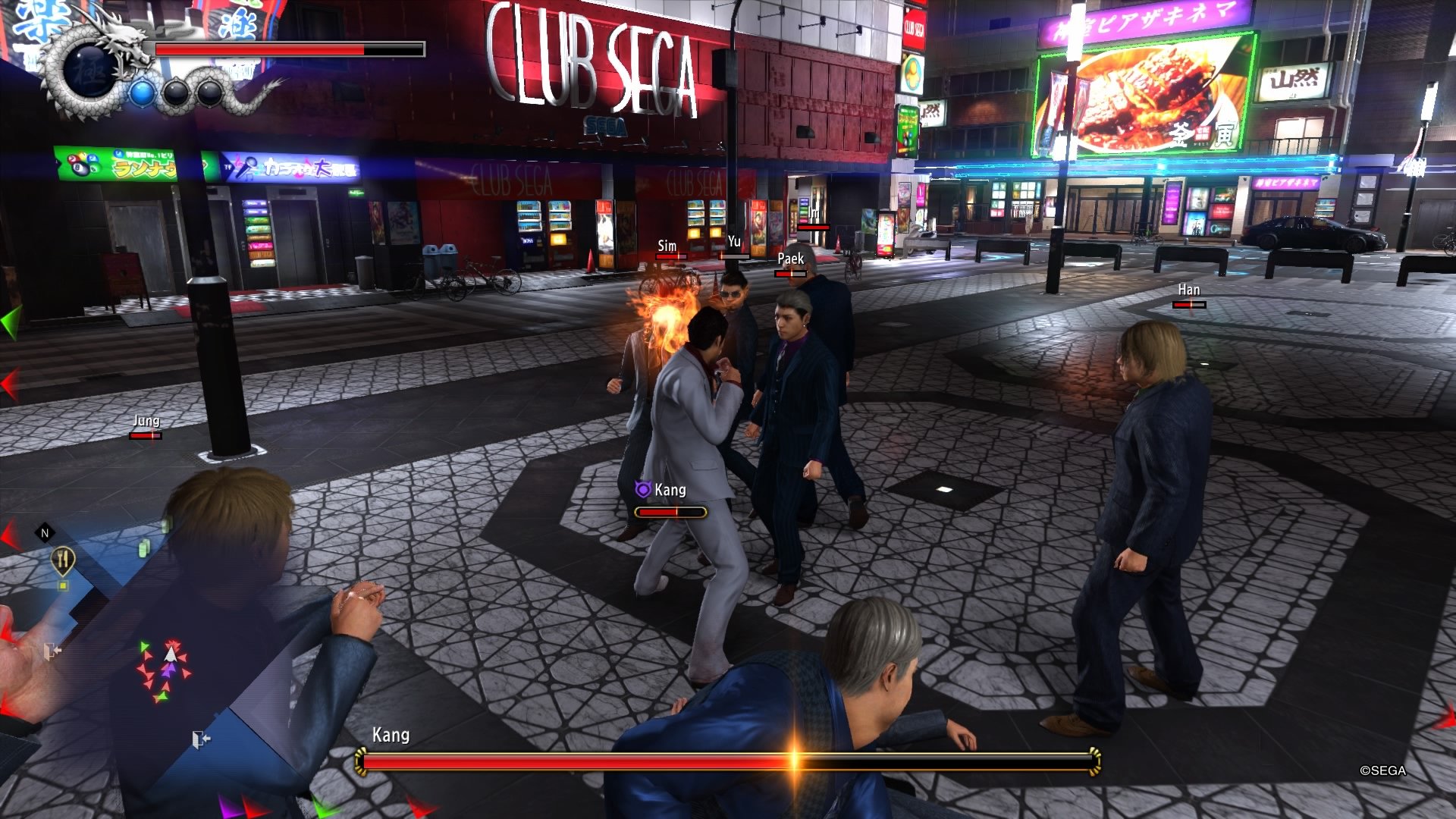
Task: Click the glowing blue heat orb
Action: tap(142, 92)
